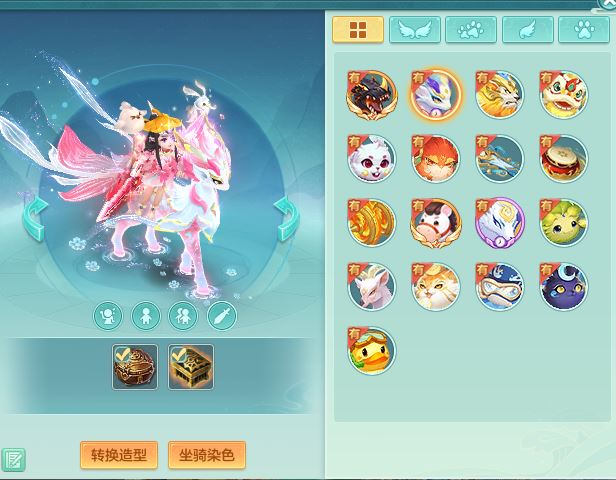This screenshot has height=480, width=616.
Task: Select the white deer mount icon
Action: (x=370, y=287)
